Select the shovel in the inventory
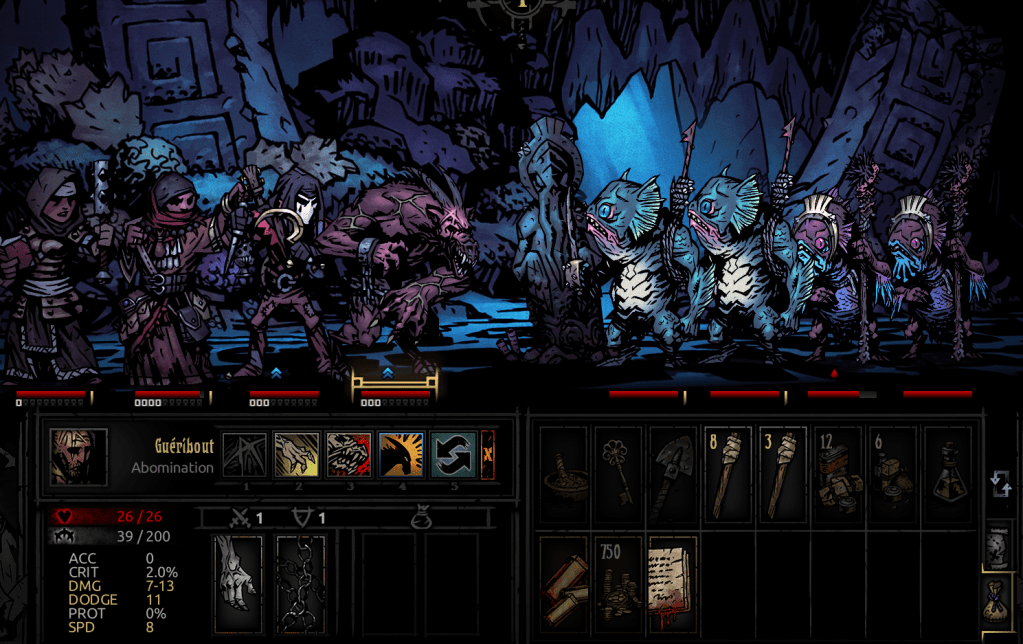This screenshot has width=1023, height=644. point(673,475)
